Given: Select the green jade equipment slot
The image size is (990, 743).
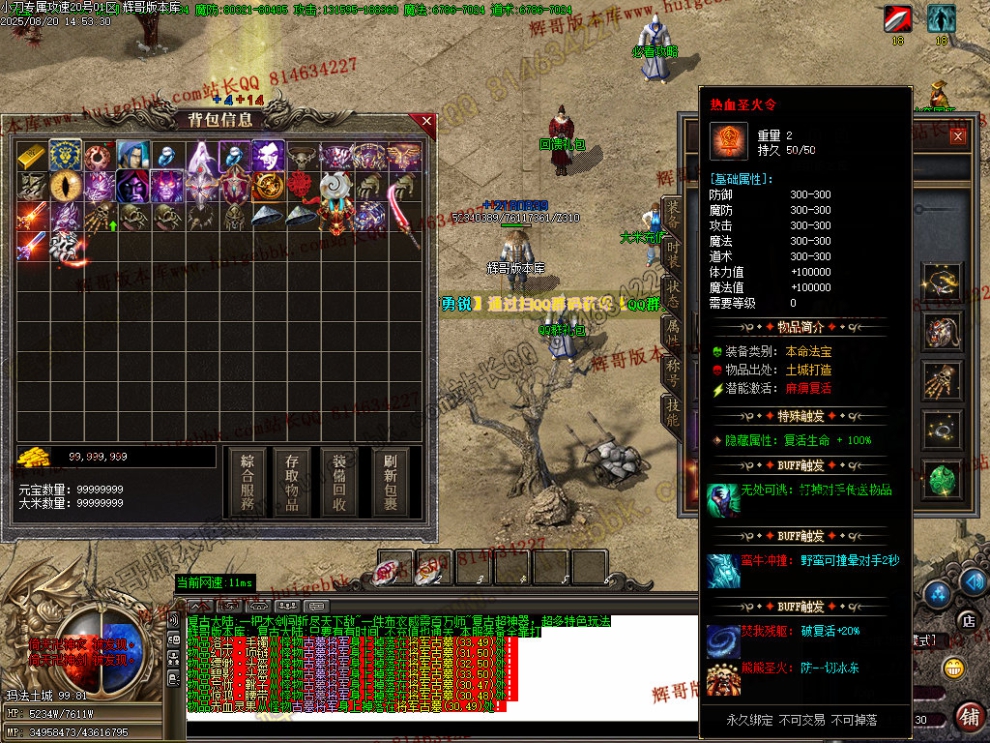Looking at the screenshot, I should pos(941,478).
